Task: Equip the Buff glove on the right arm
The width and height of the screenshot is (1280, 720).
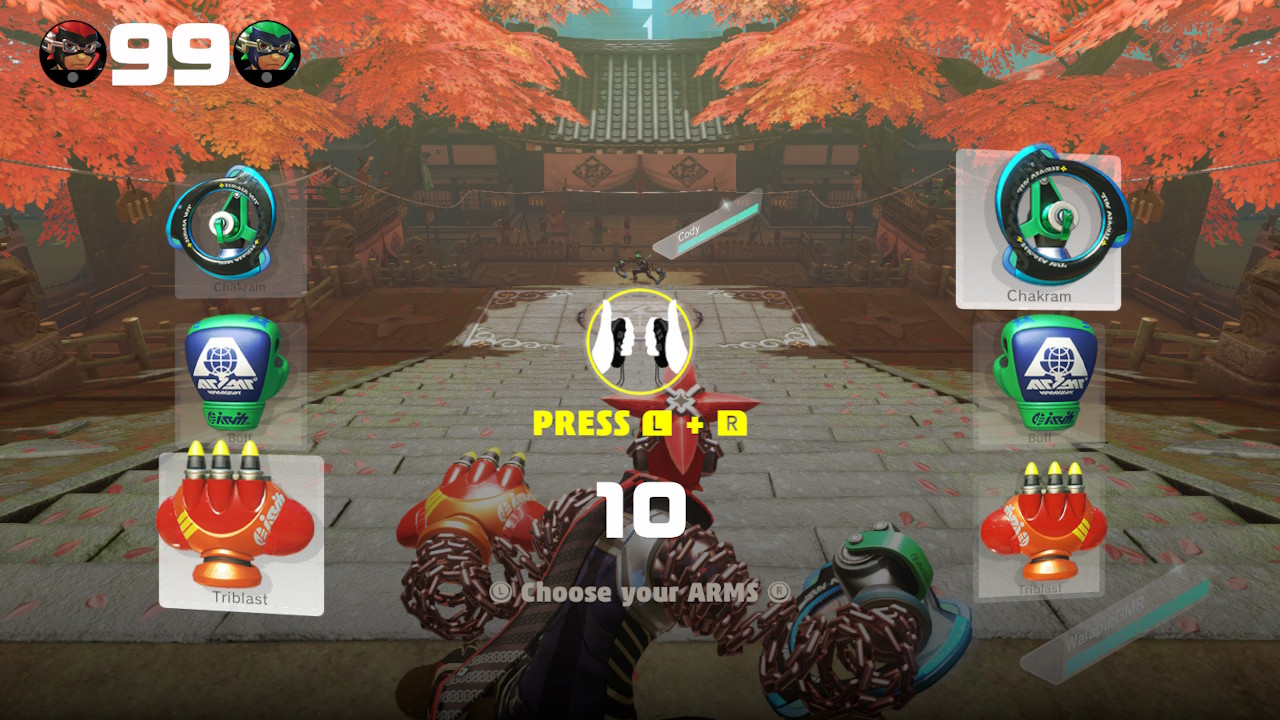Action: coord(1038,378)
